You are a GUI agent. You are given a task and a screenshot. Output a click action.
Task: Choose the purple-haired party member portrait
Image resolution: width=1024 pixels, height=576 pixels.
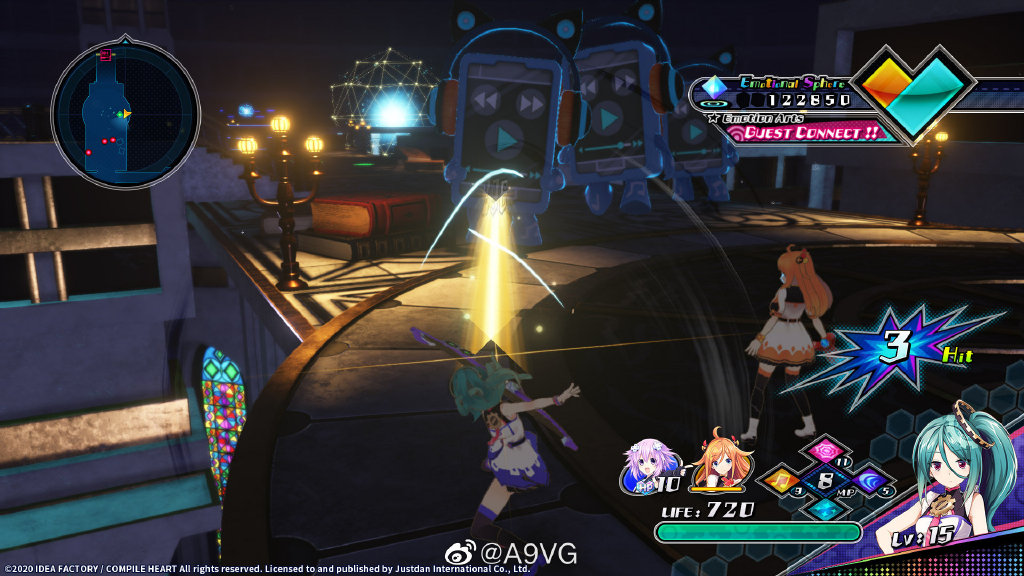coord(645,466)
